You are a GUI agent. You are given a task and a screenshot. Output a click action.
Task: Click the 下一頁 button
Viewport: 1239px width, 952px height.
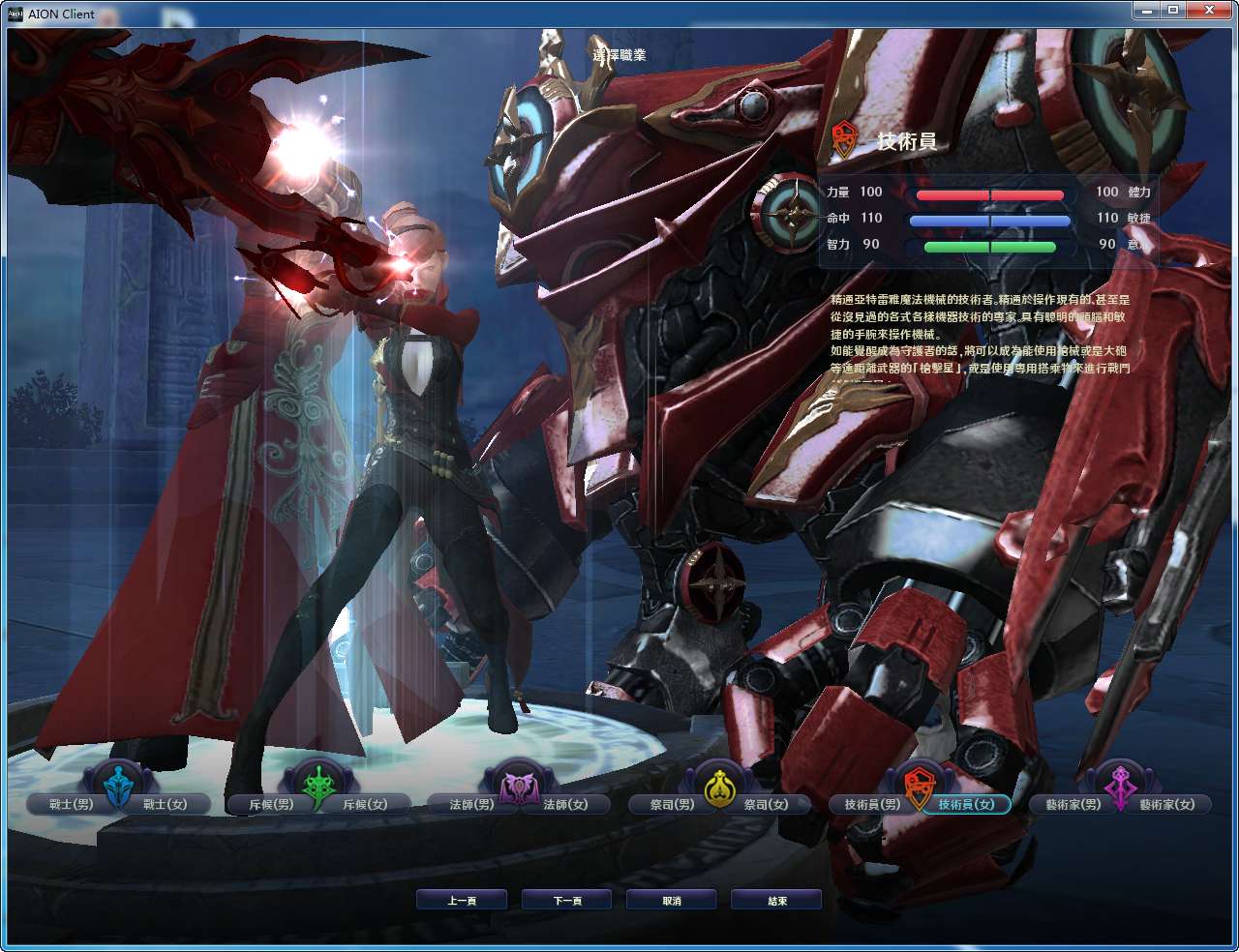point(566,898)
